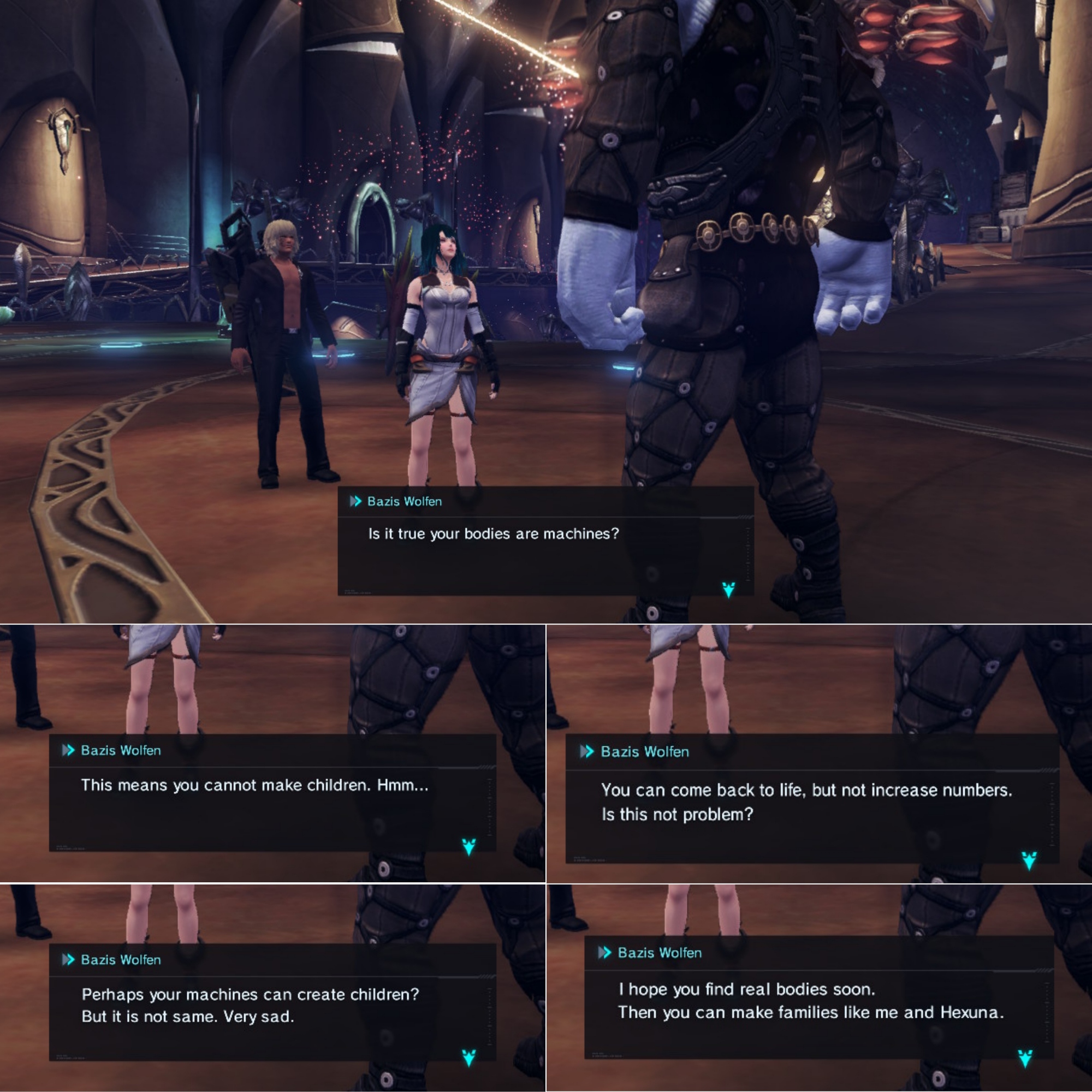Continue past "cannot make children" dialogue arrow

tap(468, 846)
